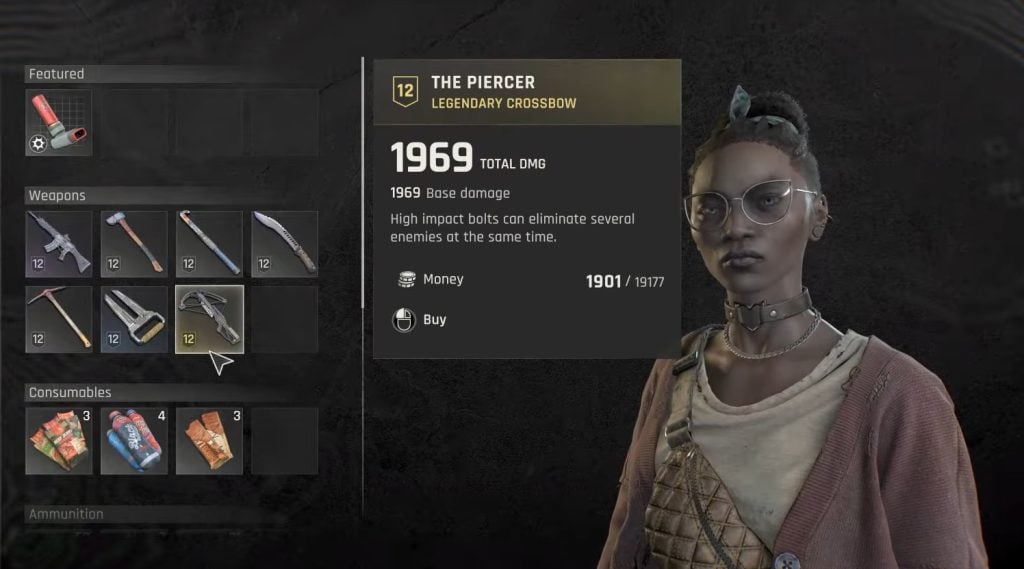
Task: Choose the axe in the Weapons section
Action: (134, 243)
